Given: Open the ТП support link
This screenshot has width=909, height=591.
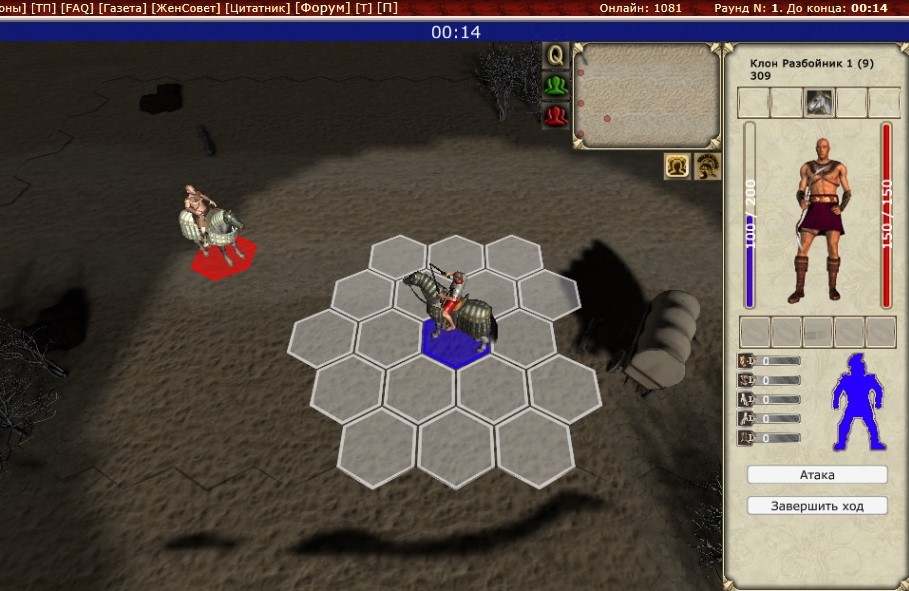Looking at the screenshot, I should [x=43, y=8].
